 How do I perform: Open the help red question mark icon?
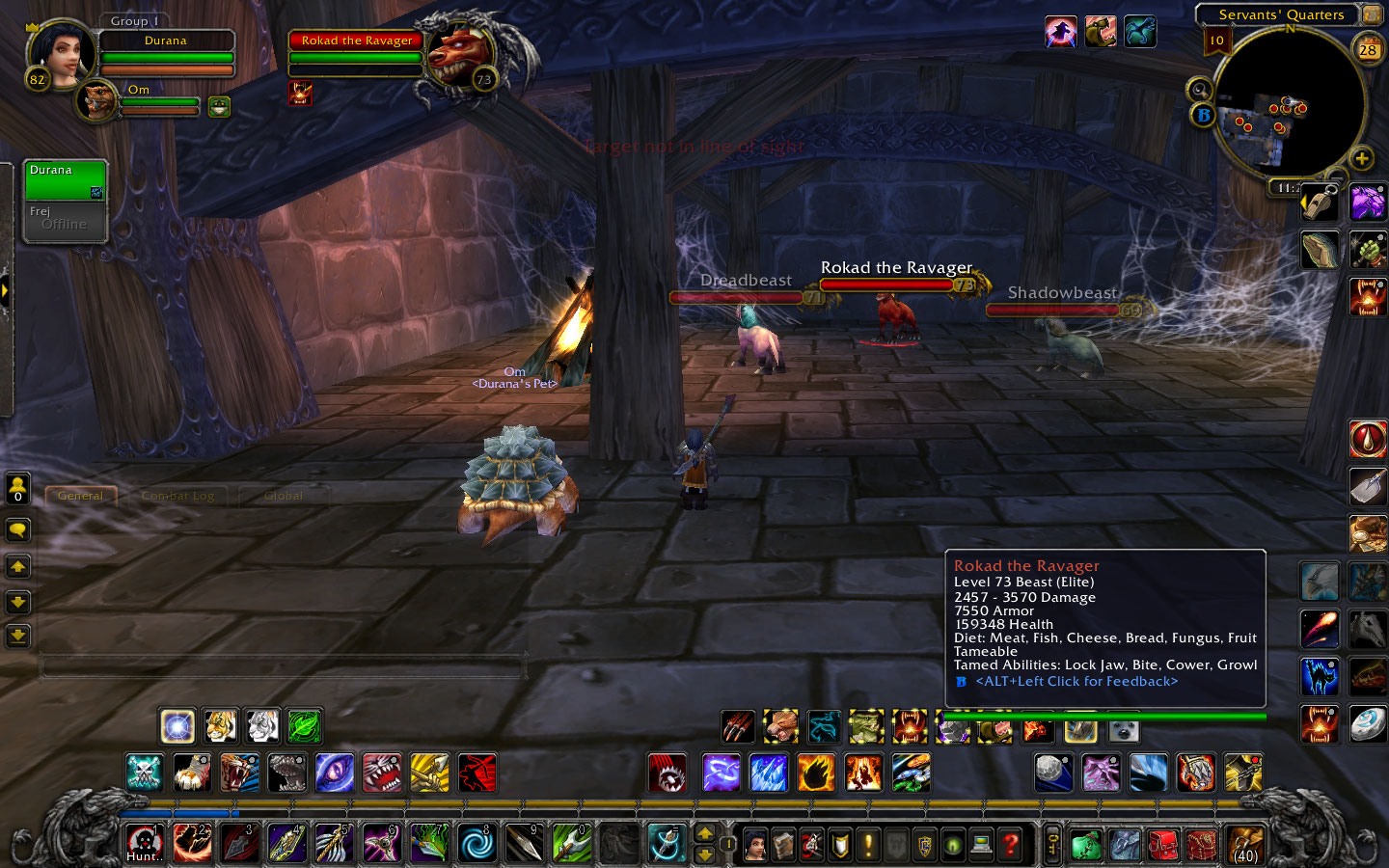coord(1010,846)
